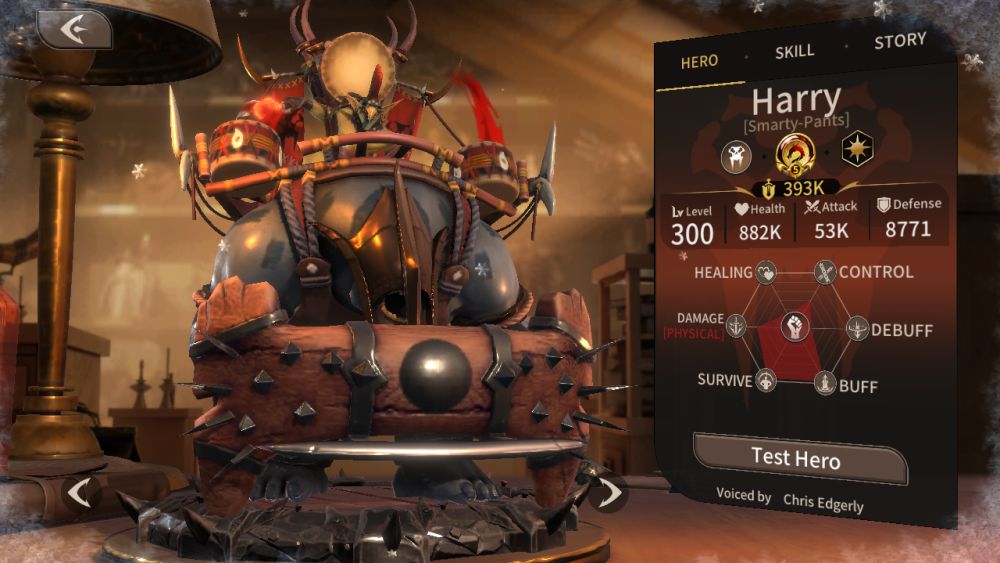Switch to the SKILL tab
Viewport: 1000px width, 563px height.
(795, 52)
